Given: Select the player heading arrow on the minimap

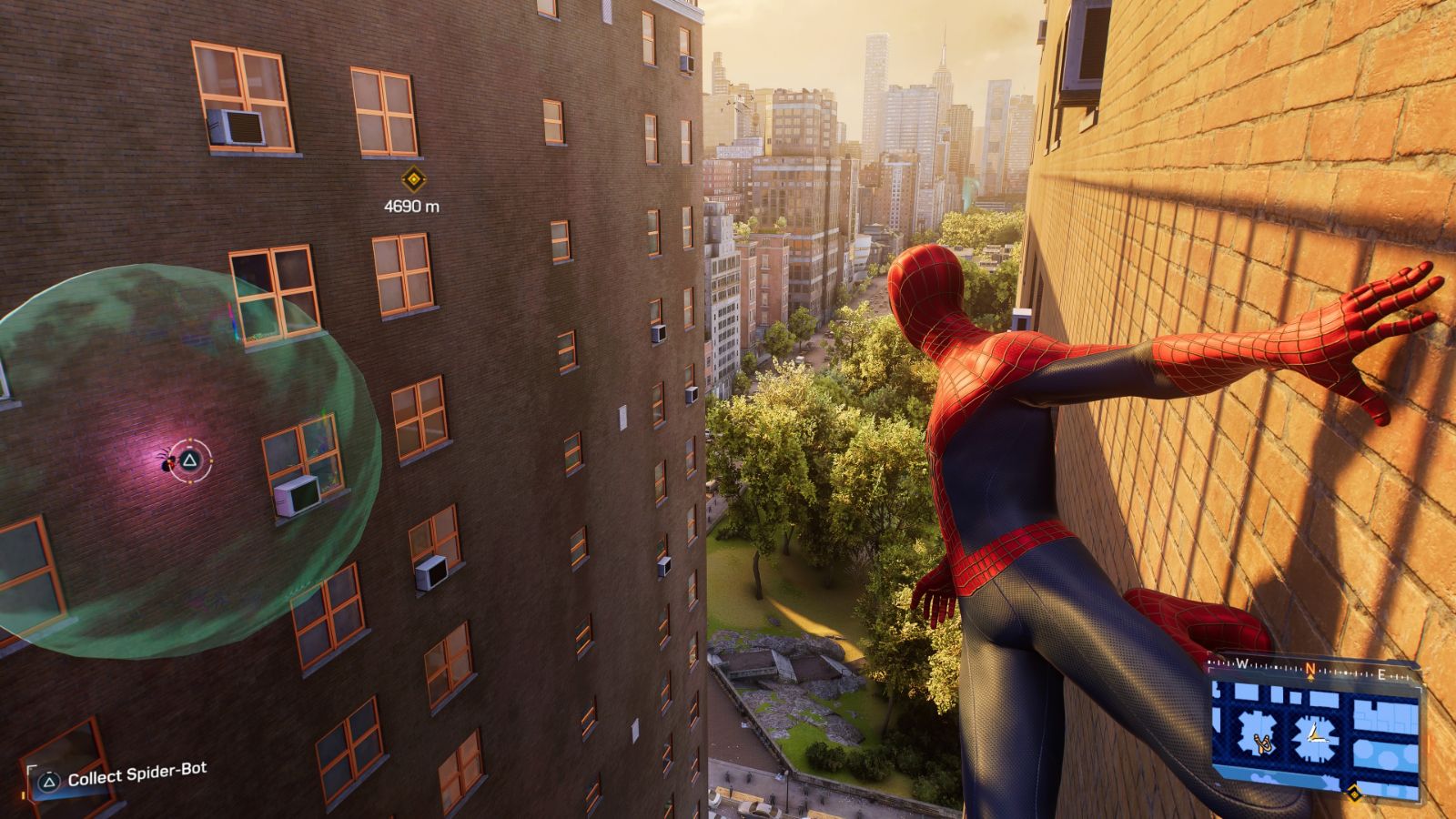Looking at the screenshot, I should (x=1314, y=733).
